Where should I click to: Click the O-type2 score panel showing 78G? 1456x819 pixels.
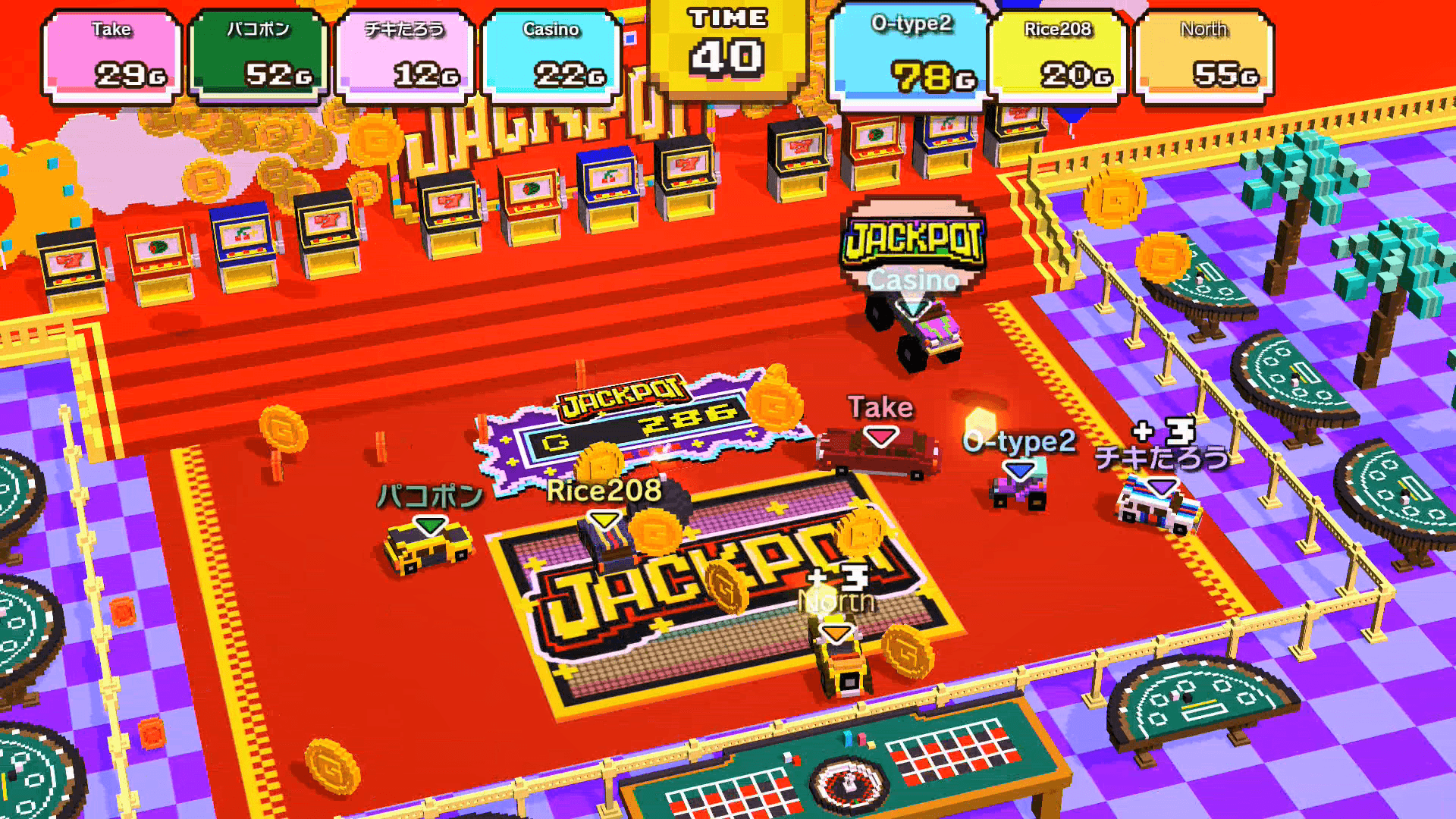click(910, 53)
